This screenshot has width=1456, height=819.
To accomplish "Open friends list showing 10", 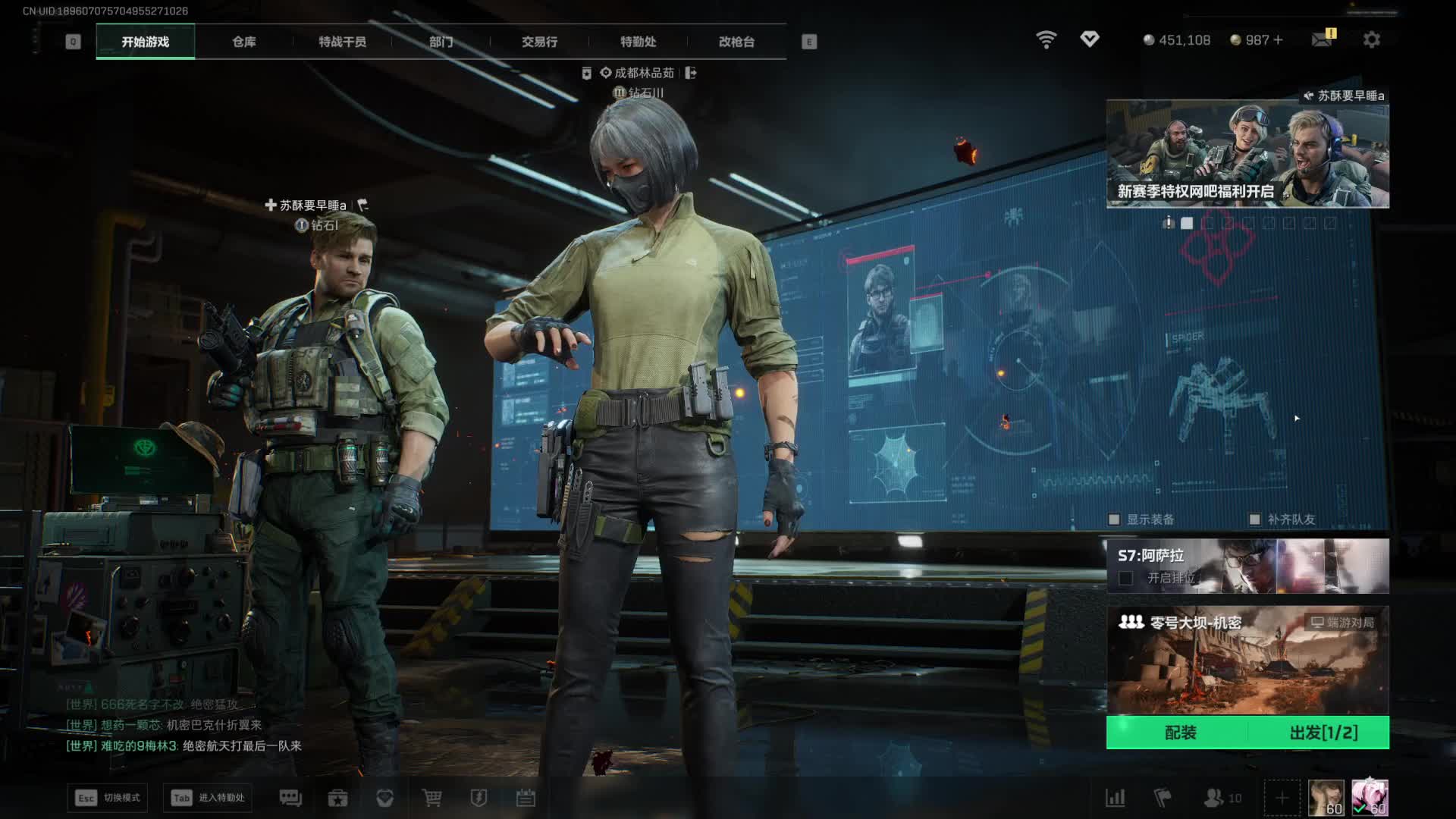I will [1222, 798].
